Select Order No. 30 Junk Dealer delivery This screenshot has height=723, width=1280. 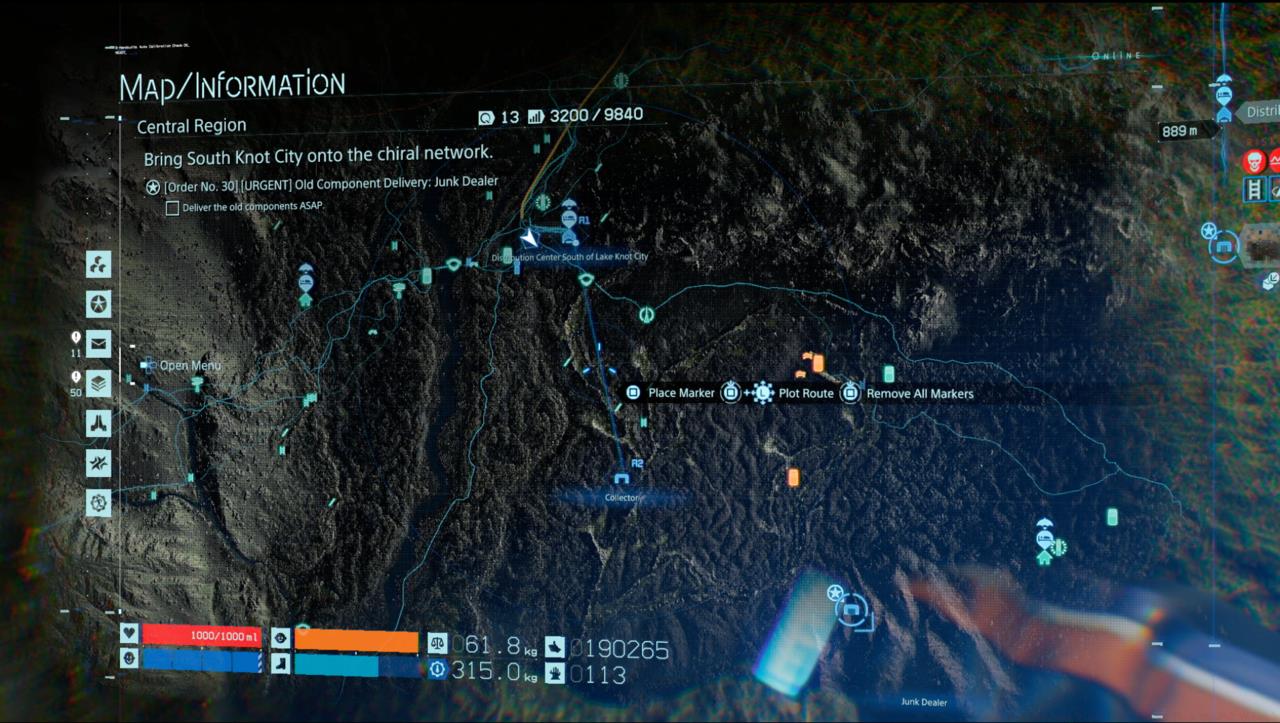(330, 183)
